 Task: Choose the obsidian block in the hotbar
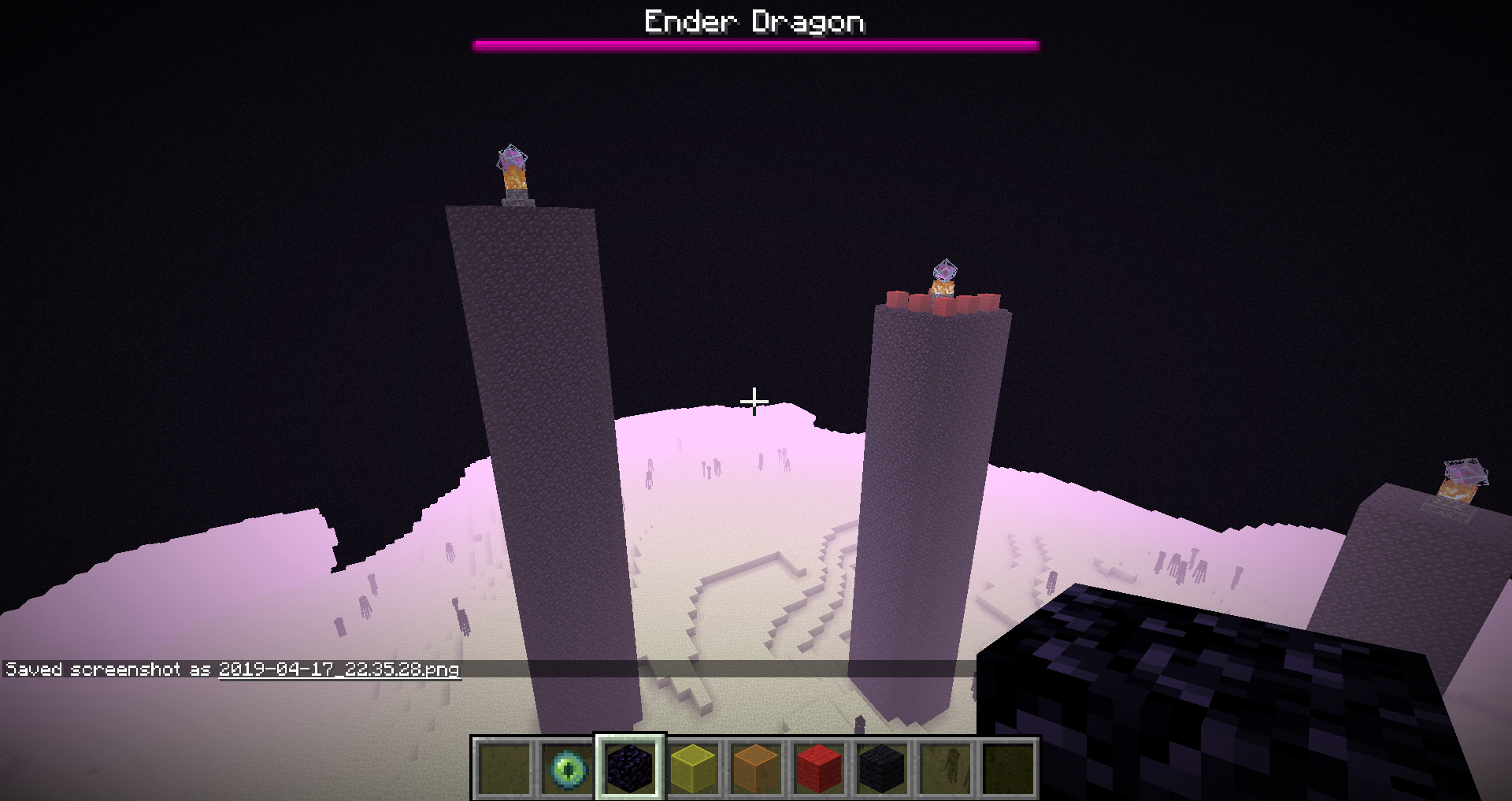click(630, 768)
